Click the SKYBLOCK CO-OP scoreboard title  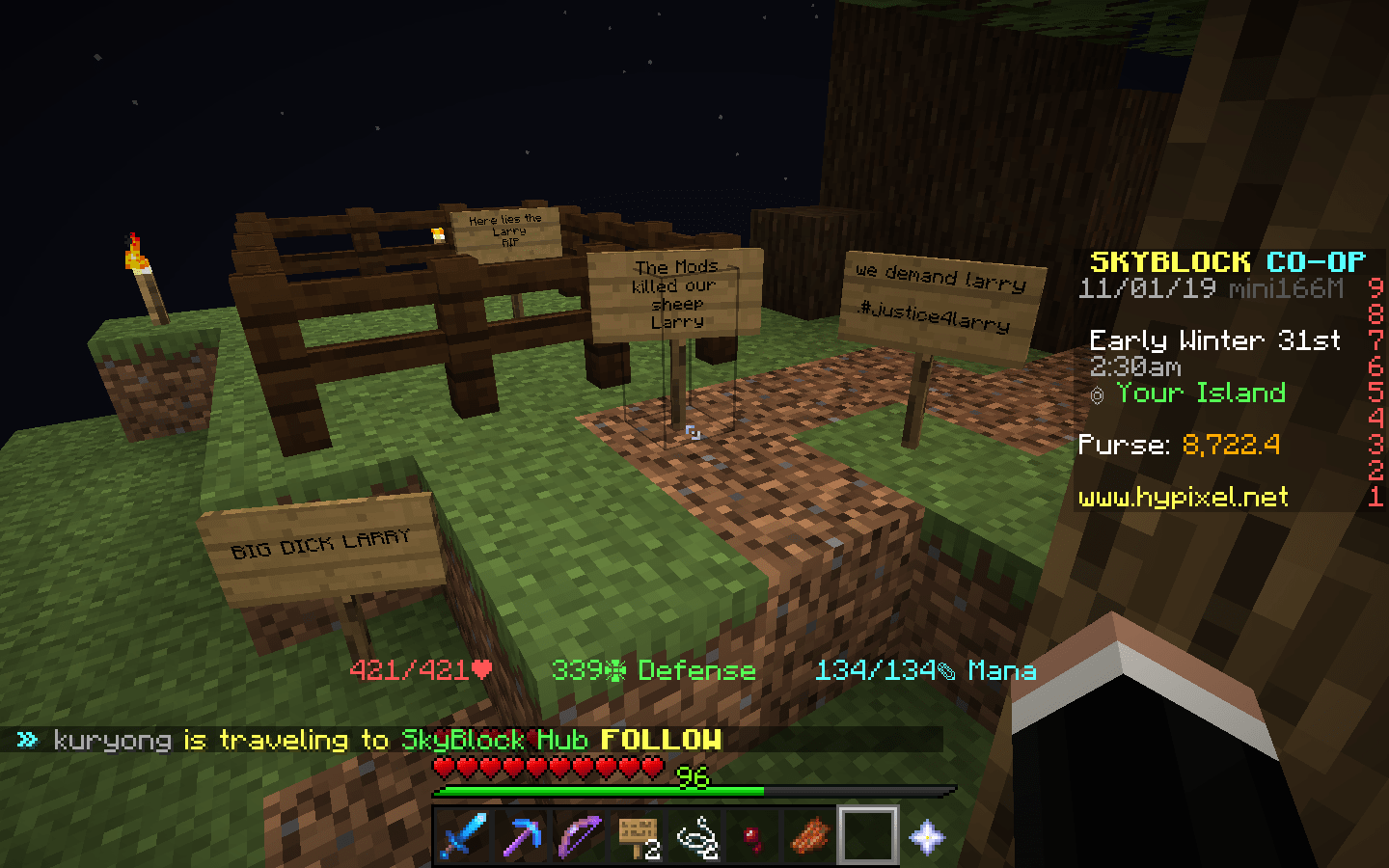pos(1227,260)
